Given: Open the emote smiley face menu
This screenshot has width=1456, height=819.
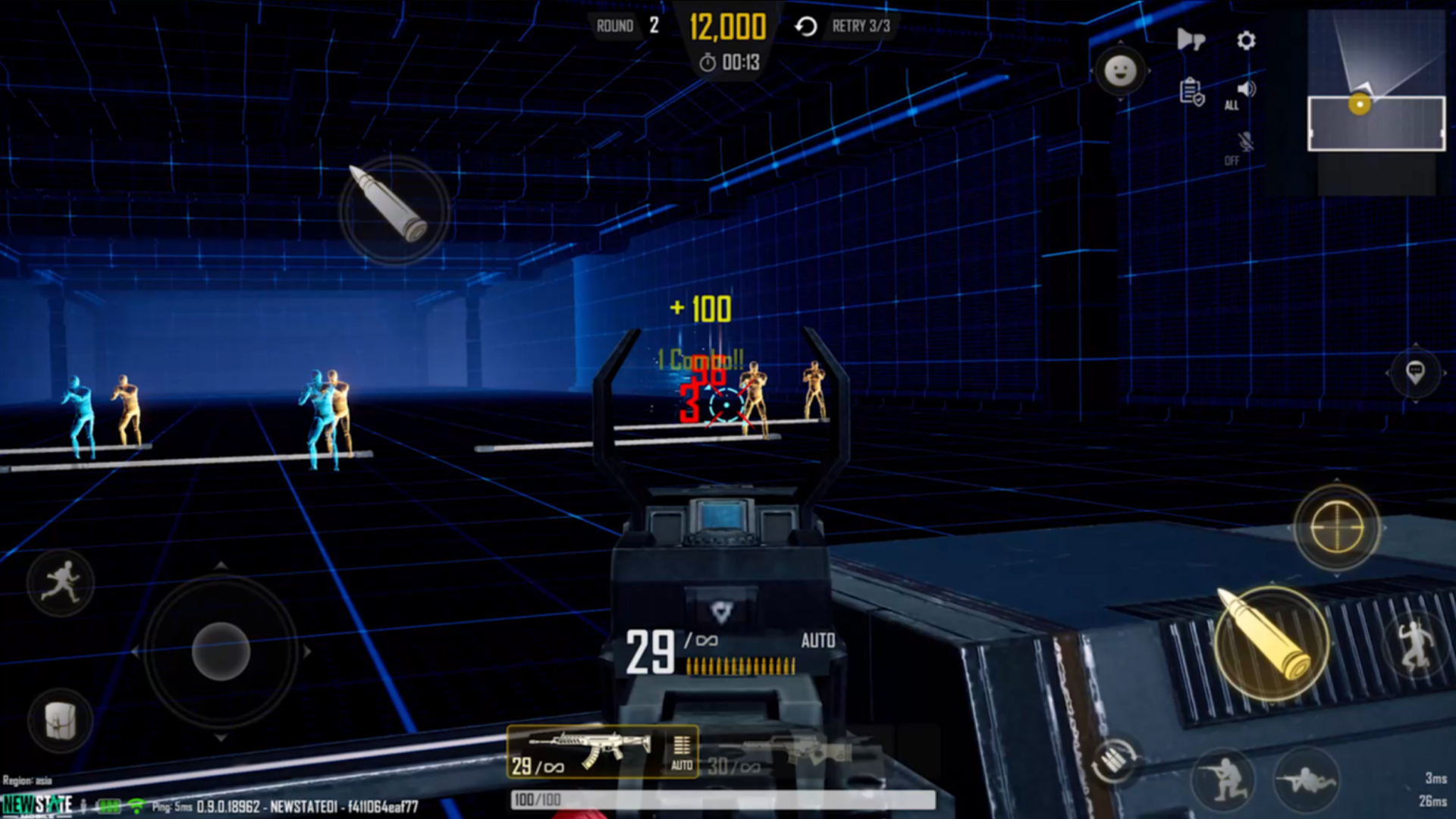Looking at the screenshot, I should (x=1120, y=72).
